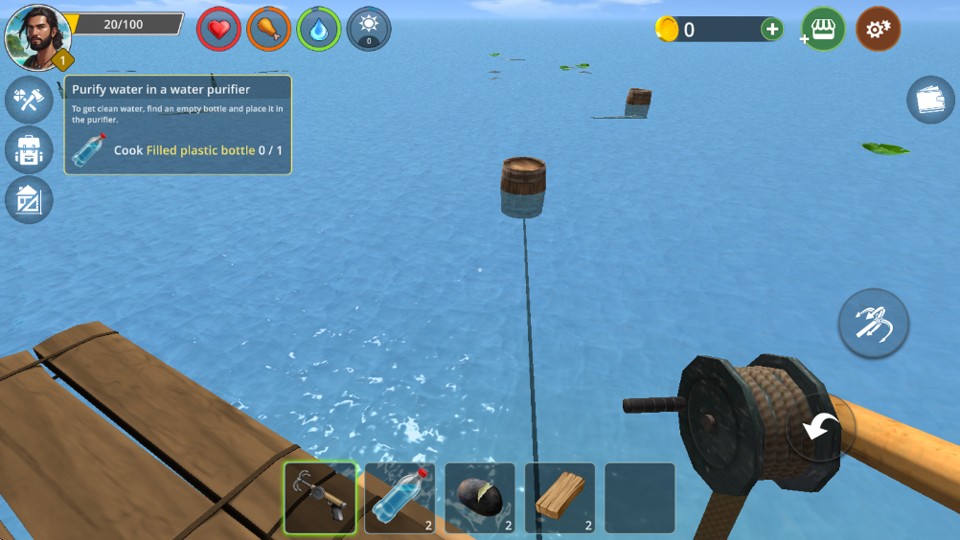Check the water drop thirst status
This screenshot has width=960, height=540.
(319, 29)
